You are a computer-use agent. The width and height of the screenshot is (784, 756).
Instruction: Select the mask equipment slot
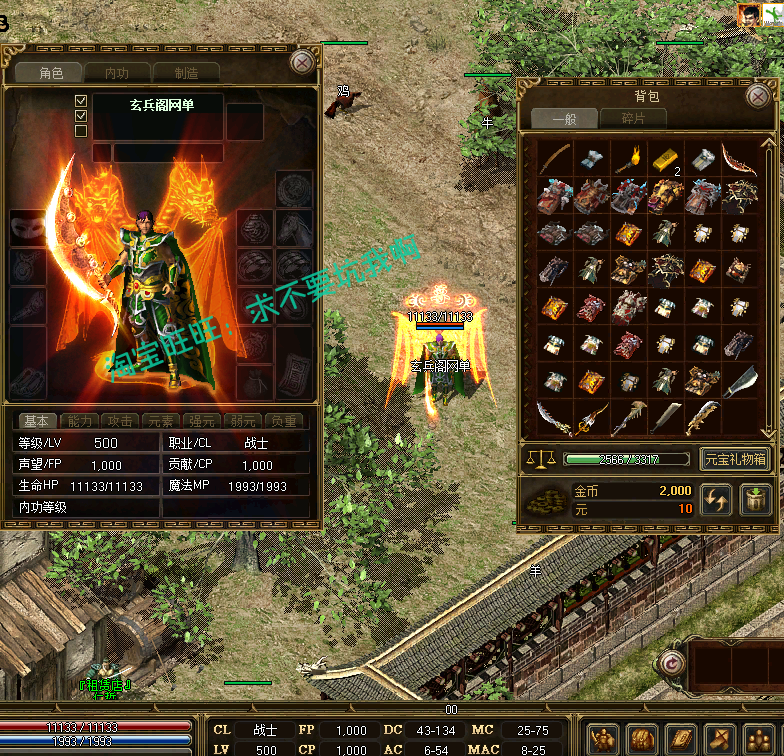tap(26, 228)
